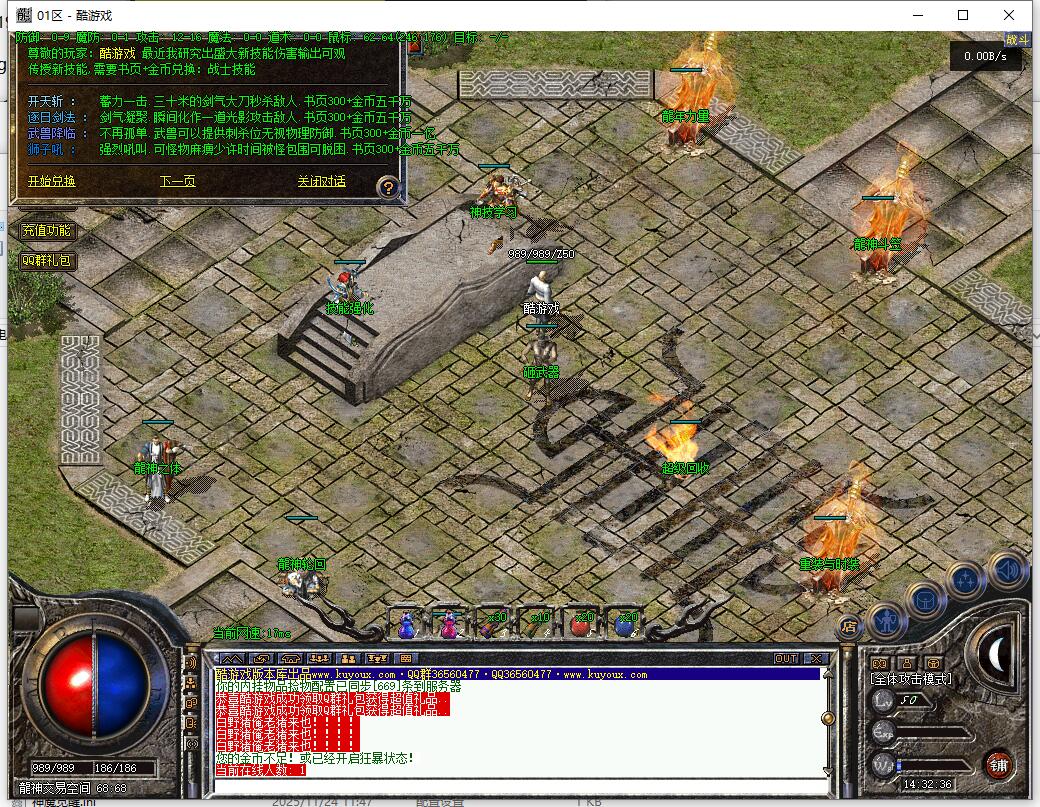Maximize the game window
Screen dimensions: 1040x807
click(963, 15)
